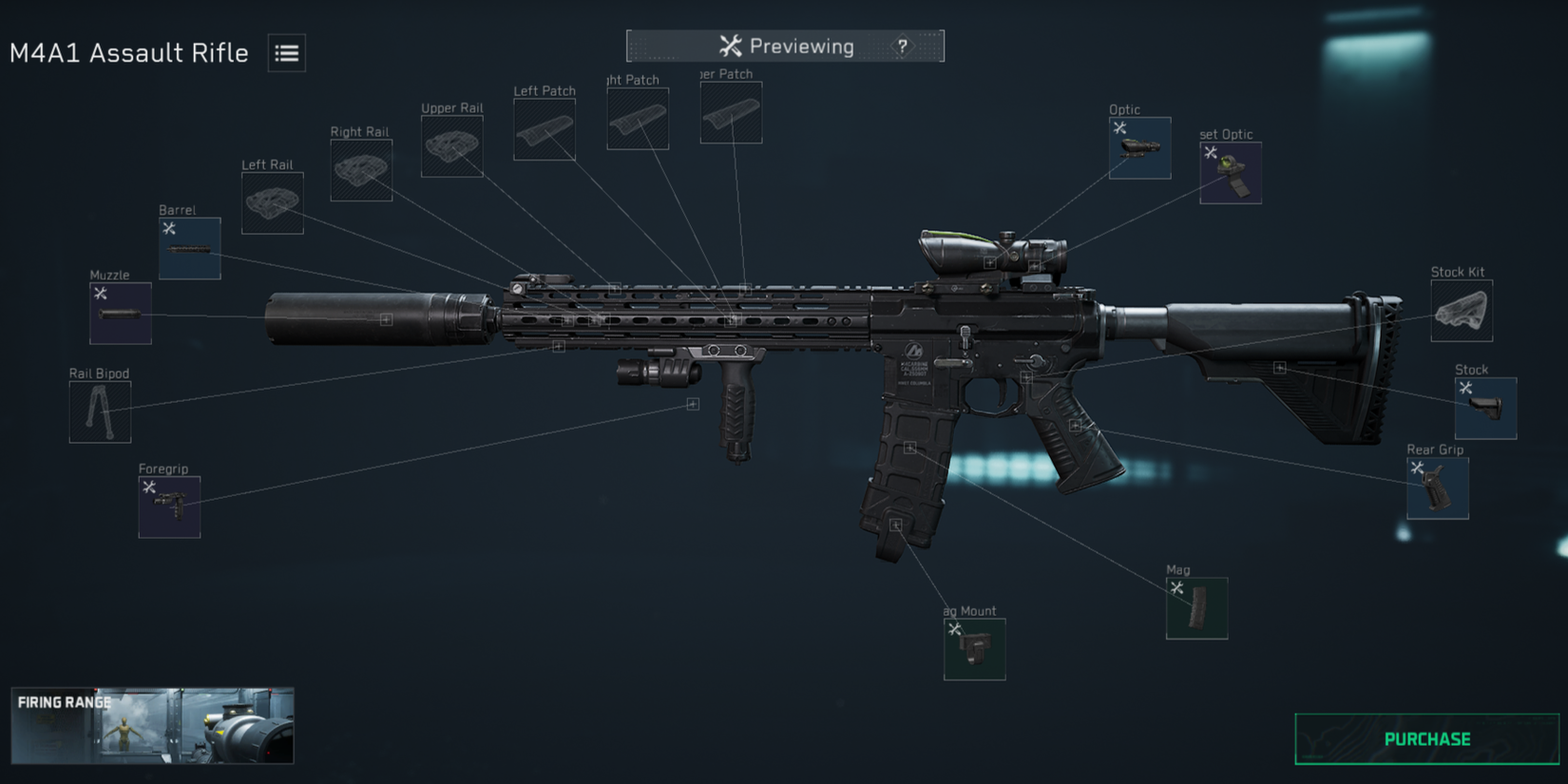This screenshot has height=784, width=1568.
Task: Select the Barrel attachment slot
Action: pyautogui.click(x=189, y=247)
